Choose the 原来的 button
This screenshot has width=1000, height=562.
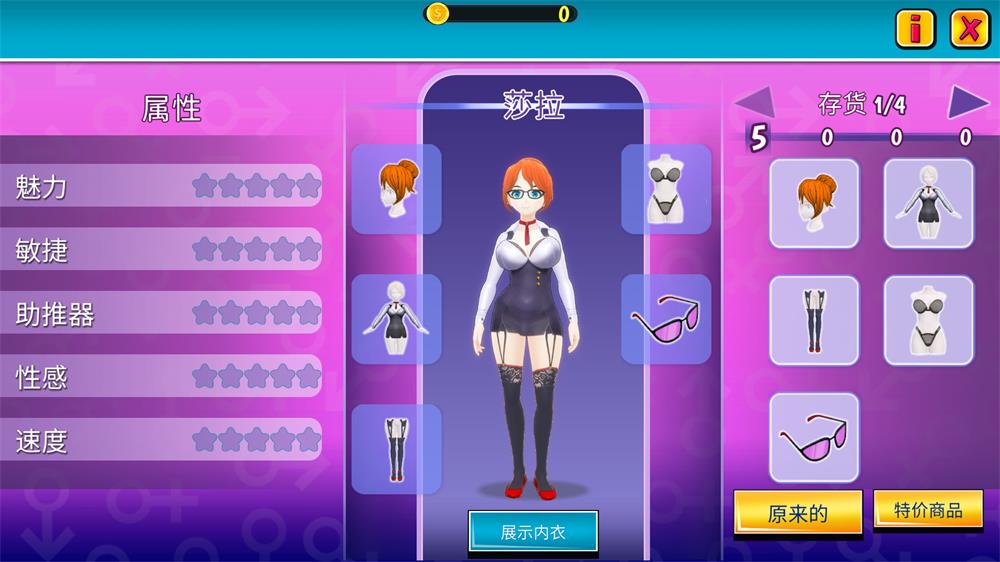tap(797, 514)
